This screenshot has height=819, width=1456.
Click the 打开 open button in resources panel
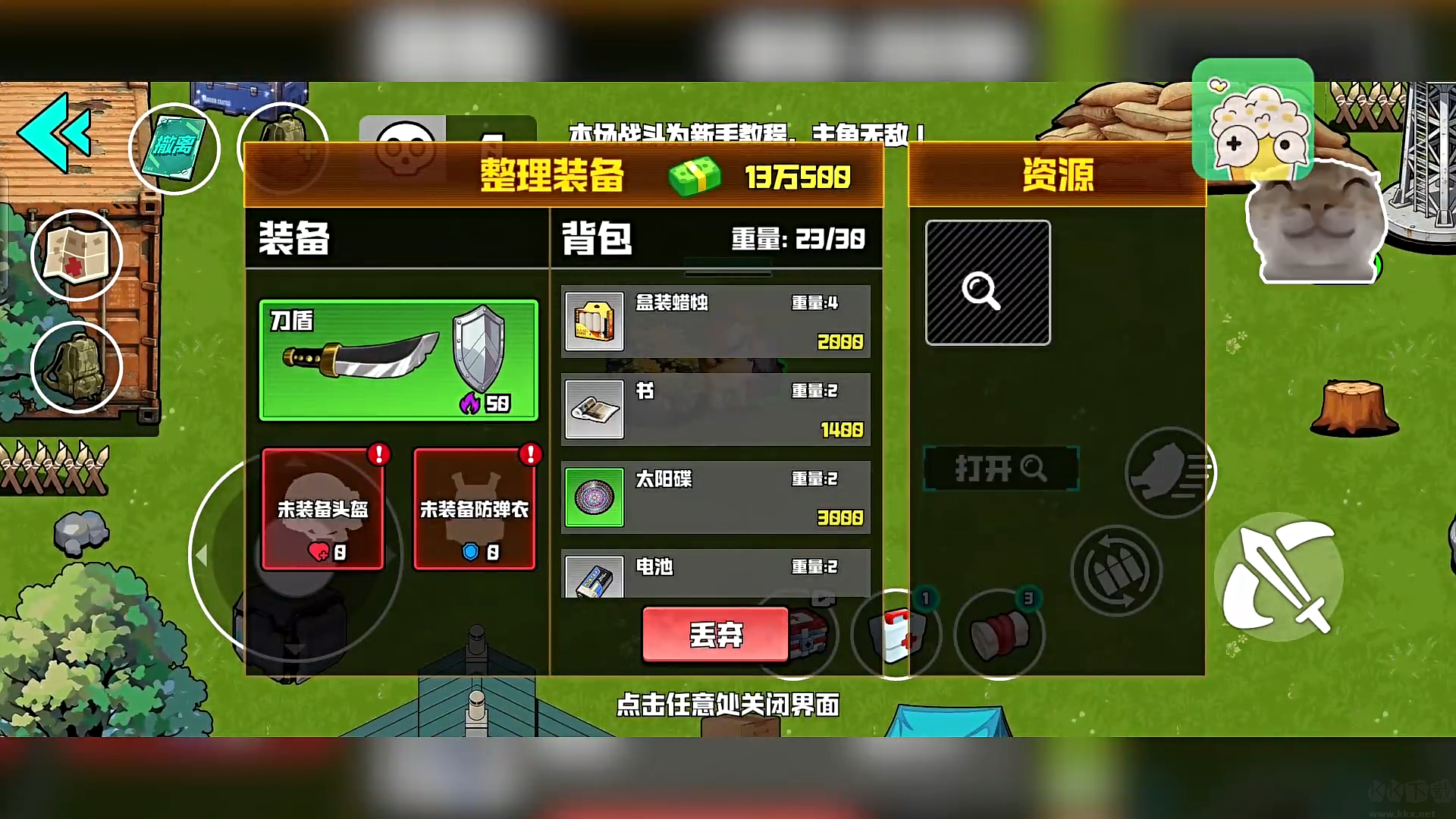tap(999, 468)
